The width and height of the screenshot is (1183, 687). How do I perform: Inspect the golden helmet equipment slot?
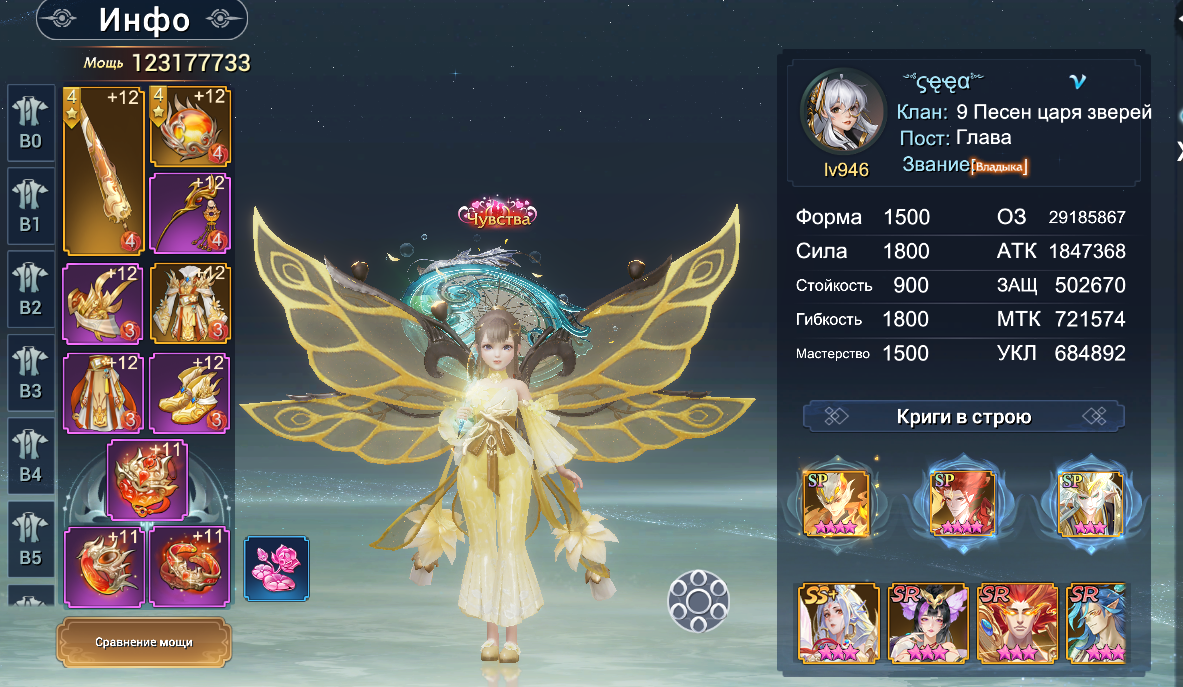click(x=102, y=304)
